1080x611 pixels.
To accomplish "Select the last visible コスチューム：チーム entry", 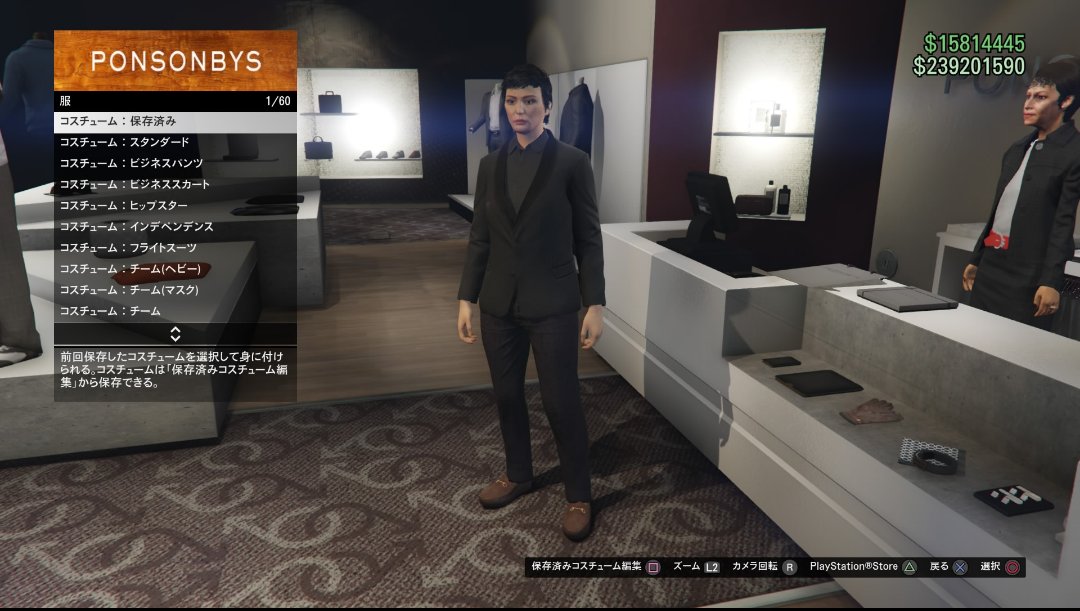I will coord(175,311).
